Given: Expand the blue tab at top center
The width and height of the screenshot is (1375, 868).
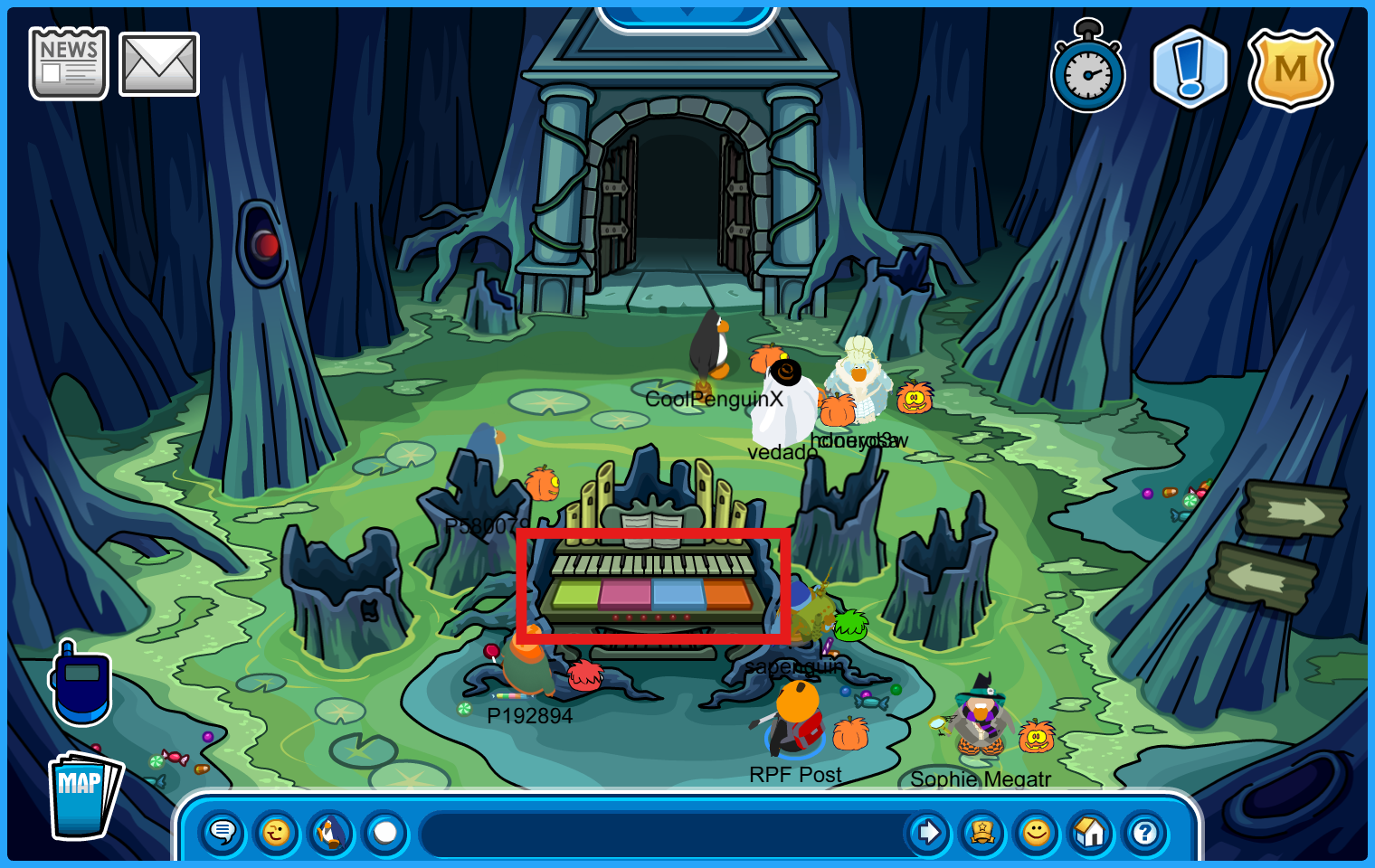Looking at the screenshot, I should (x=687, y=15).
